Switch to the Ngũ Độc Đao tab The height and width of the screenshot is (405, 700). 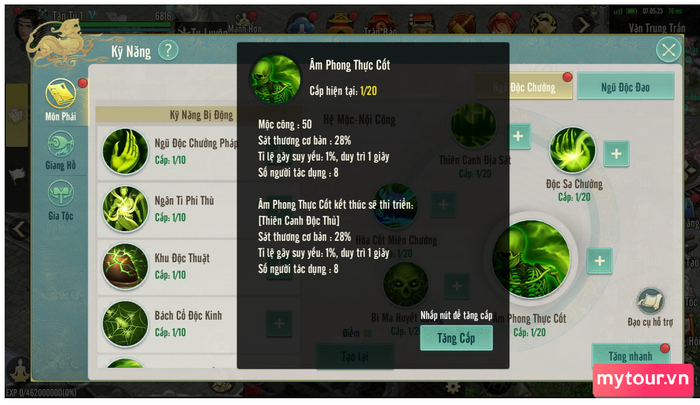(x=625, y=87)
